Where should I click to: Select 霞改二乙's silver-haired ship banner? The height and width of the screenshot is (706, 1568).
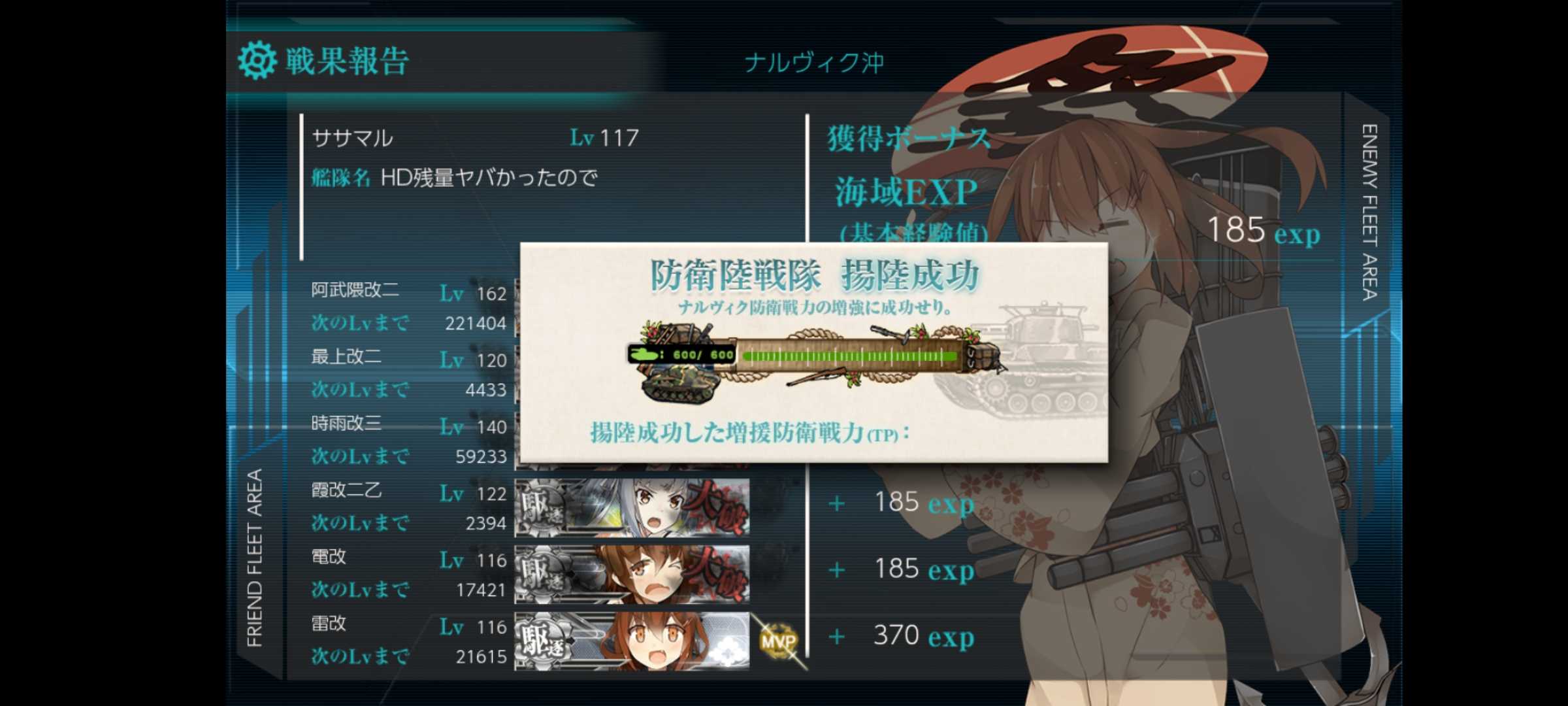(x=632, y=507)
